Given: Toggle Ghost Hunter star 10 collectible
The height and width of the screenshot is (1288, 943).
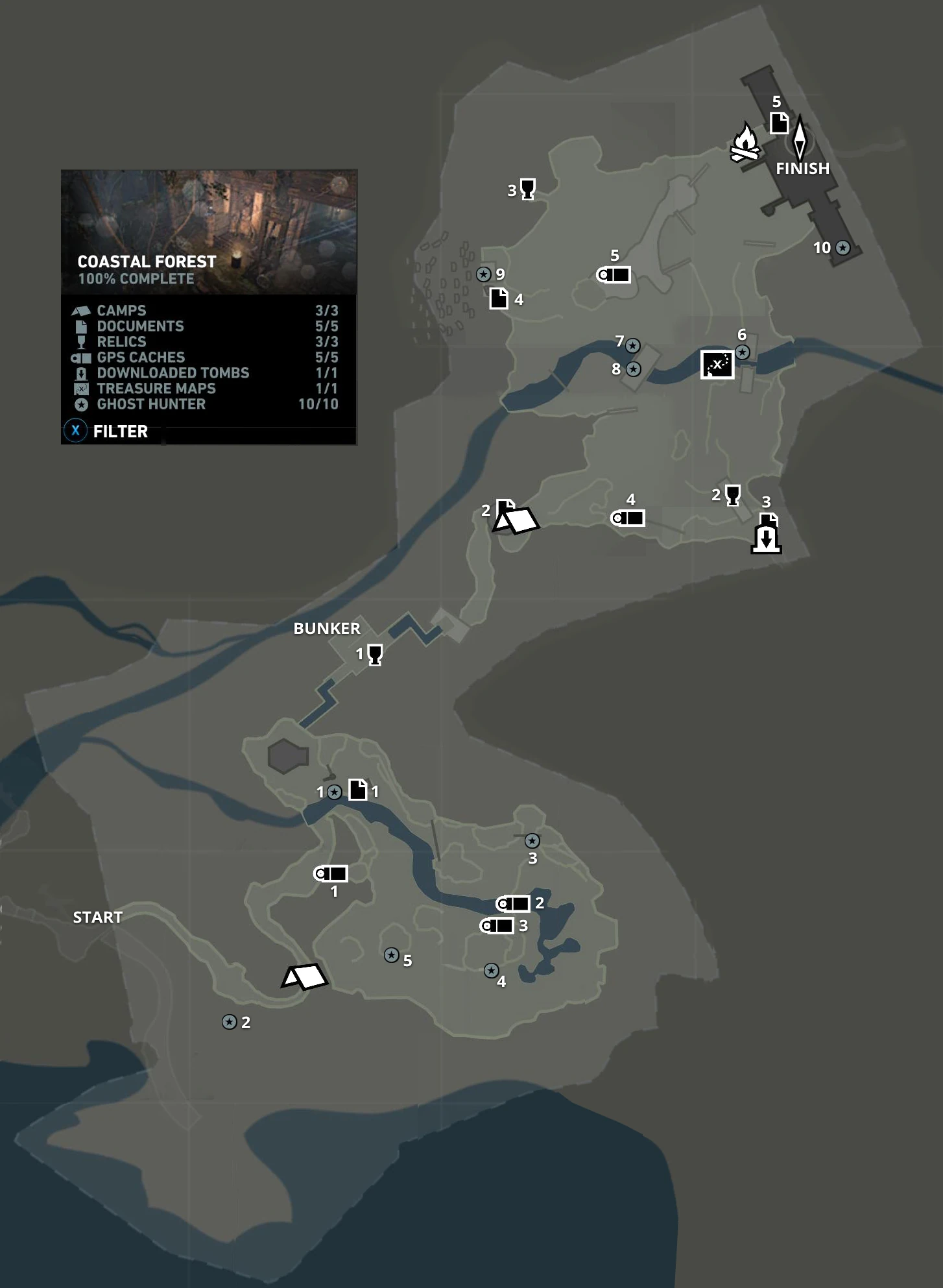Looking at the screenshot, I should coord(842,248).
